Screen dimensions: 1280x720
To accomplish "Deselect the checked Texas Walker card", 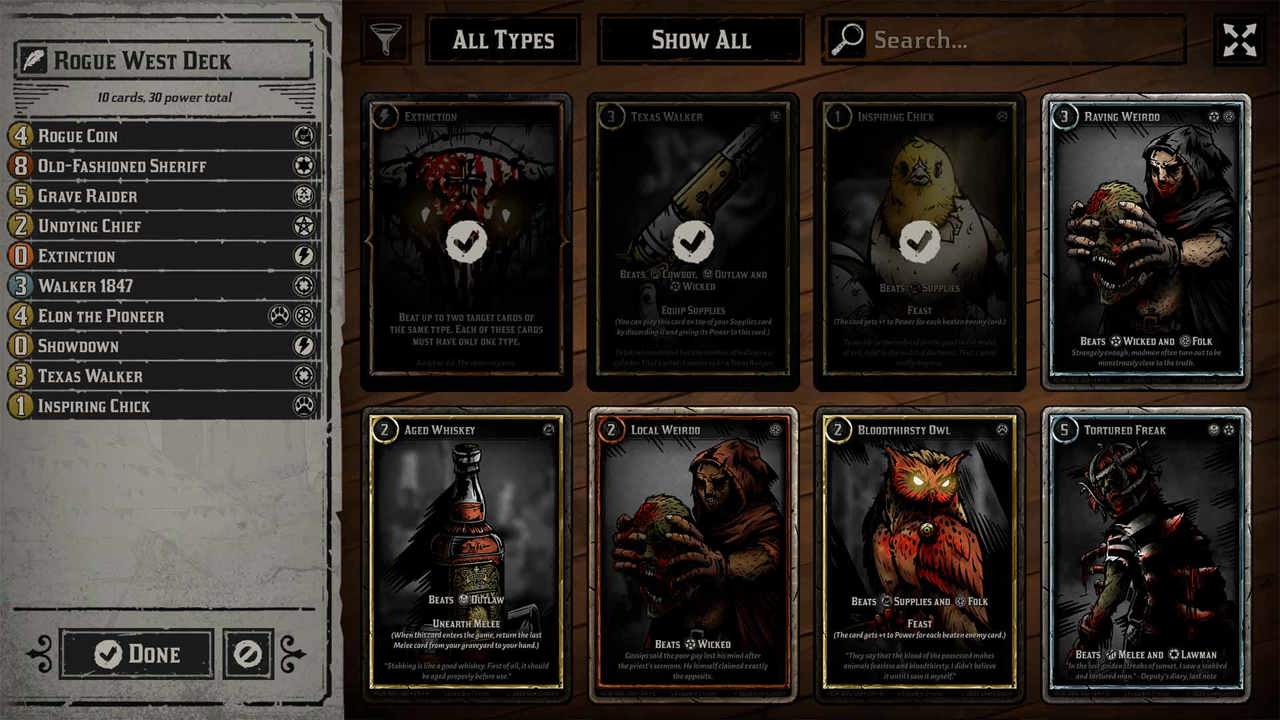I will [692, 241].
